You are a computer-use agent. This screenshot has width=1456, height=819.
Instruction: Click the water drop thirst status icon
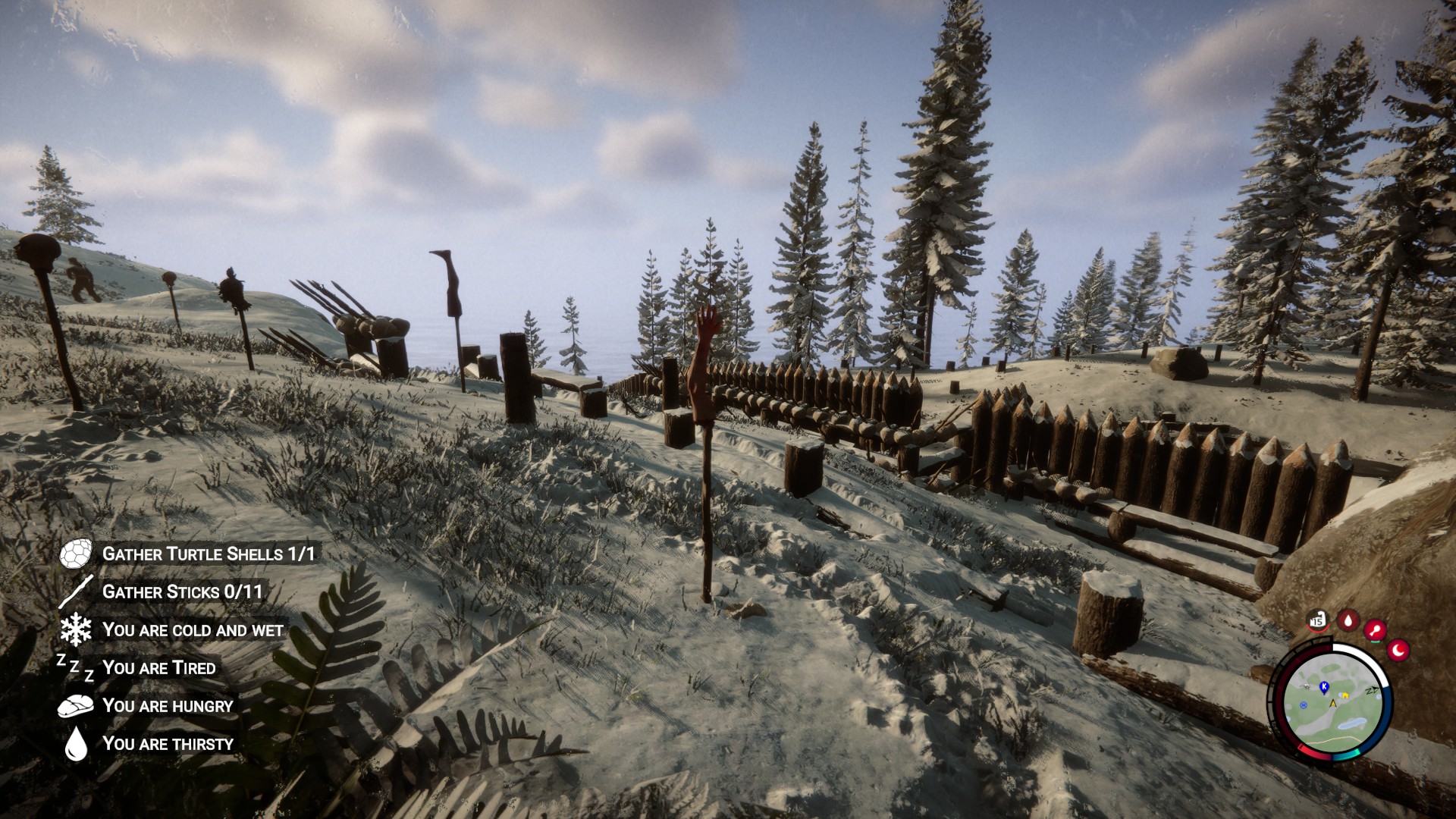[x=1348, y=621]
